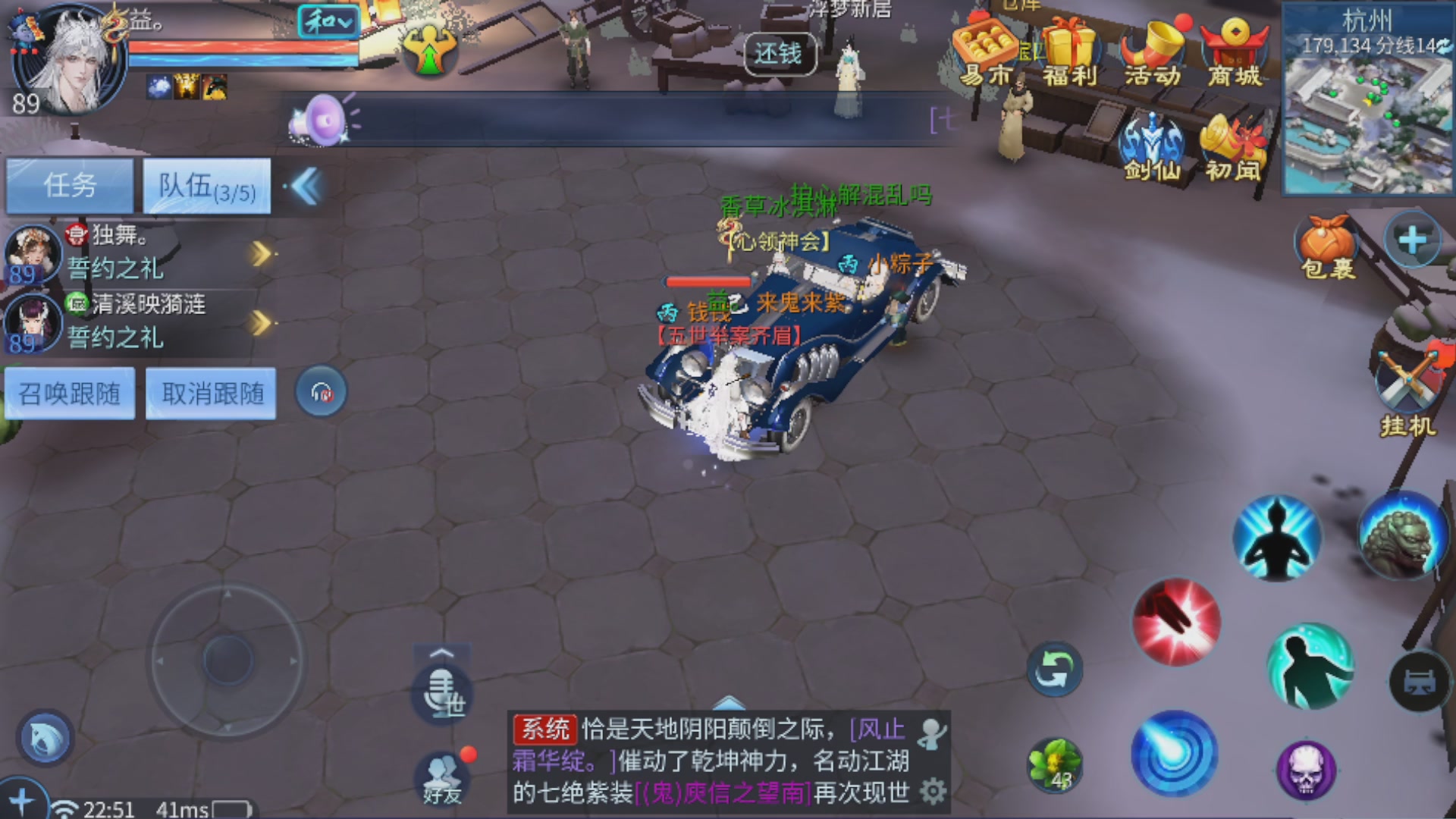Check your HP on the health bar
The image size is (1456, 819).
(243, 47)
